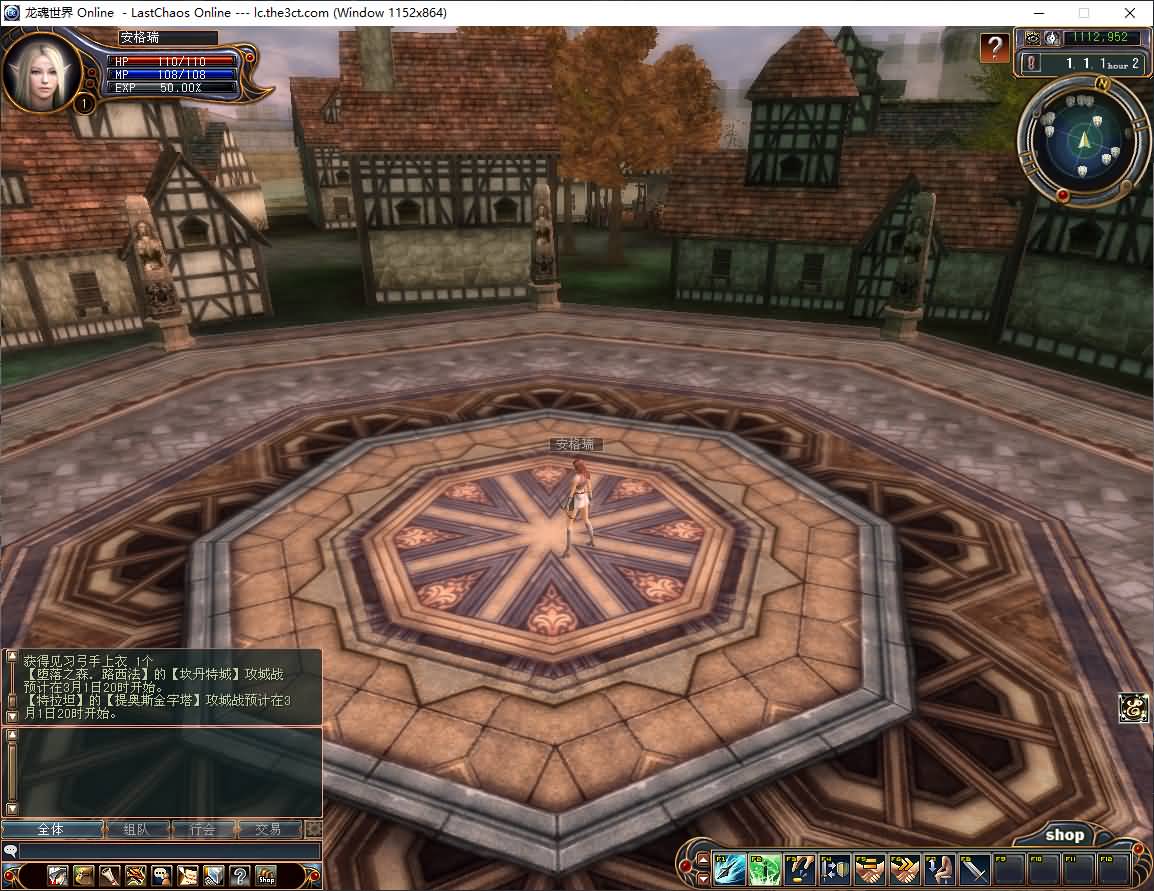Switch to the 组队 chat tab
Viewport: 1154px width, 891px height.
click(x=136, y=830)
